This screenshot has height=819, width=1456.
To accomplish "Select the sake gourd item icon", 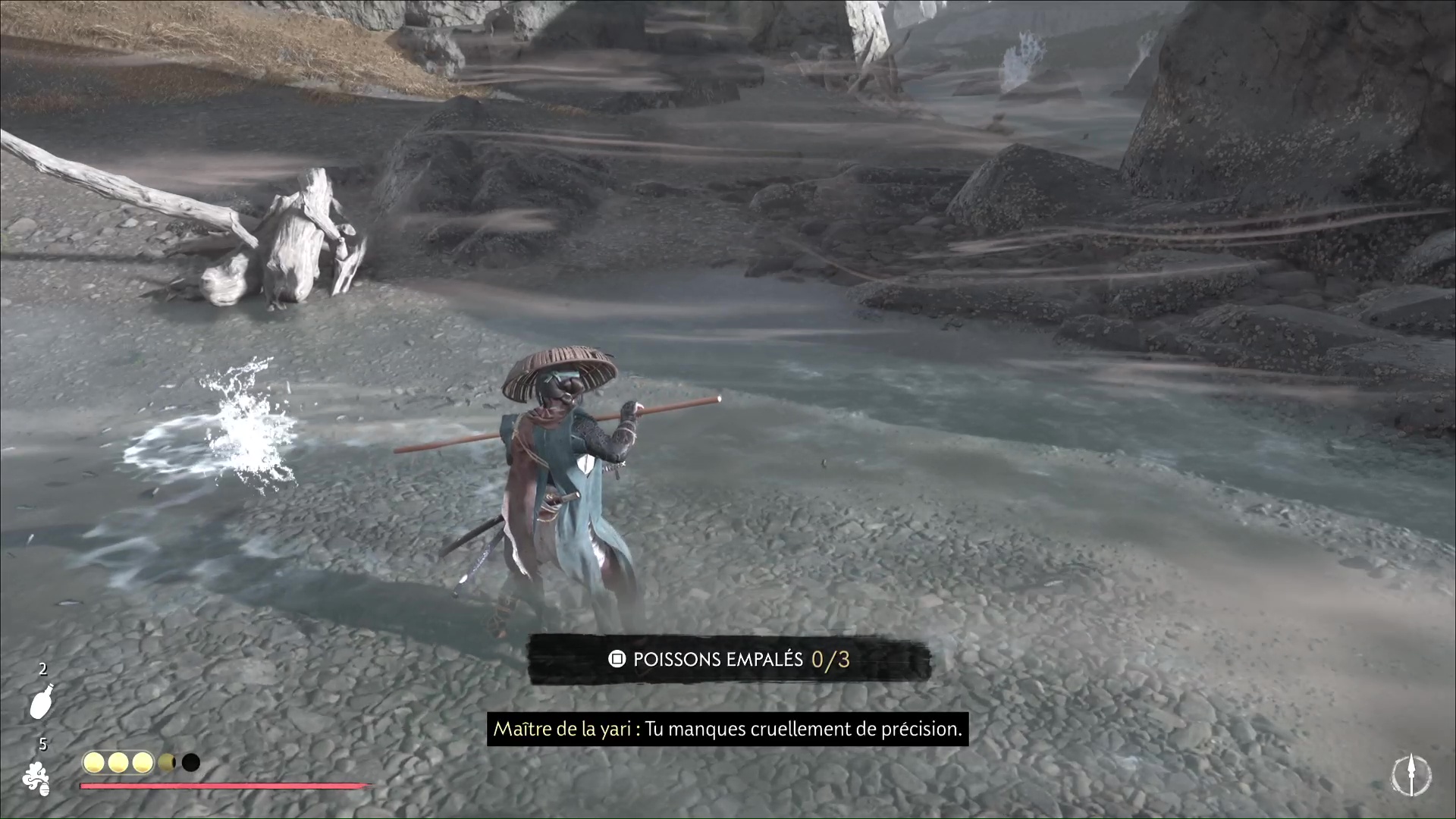I will (41, 701).
